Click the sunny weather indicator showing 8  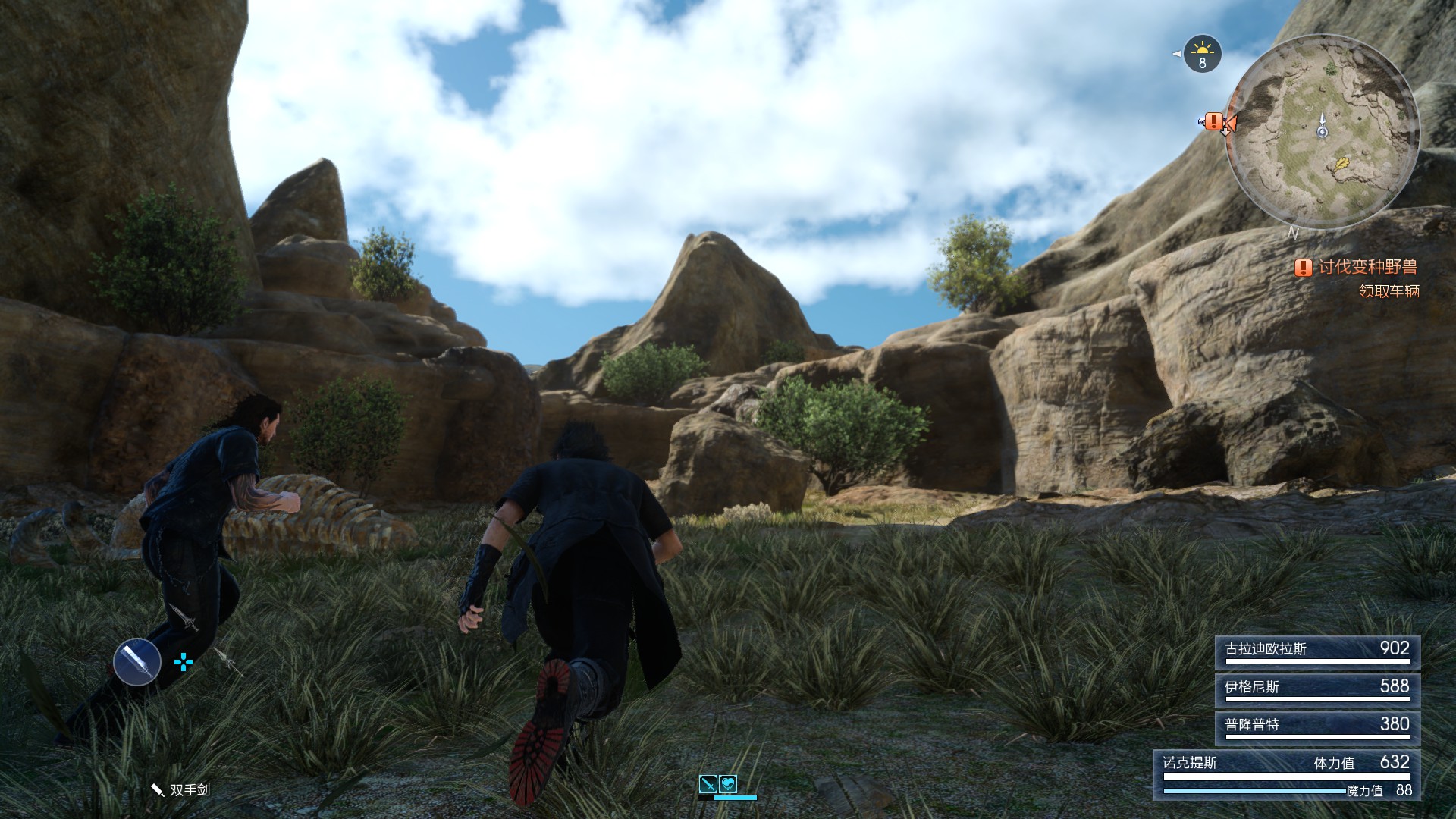point(1201,55)
